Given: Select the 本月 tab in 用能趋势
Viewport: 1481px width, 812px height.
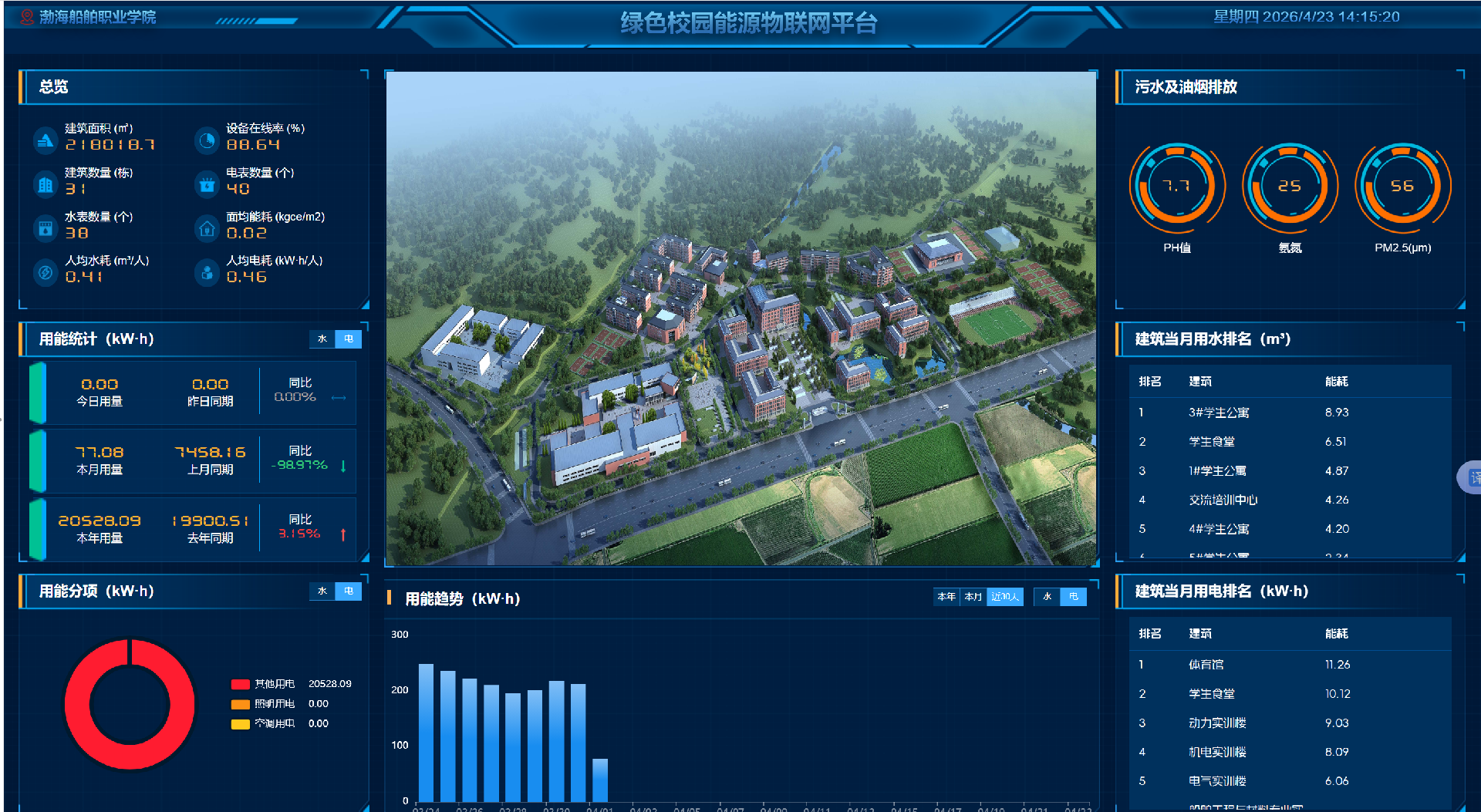Looking at the screenshot, I should point(975,596).
